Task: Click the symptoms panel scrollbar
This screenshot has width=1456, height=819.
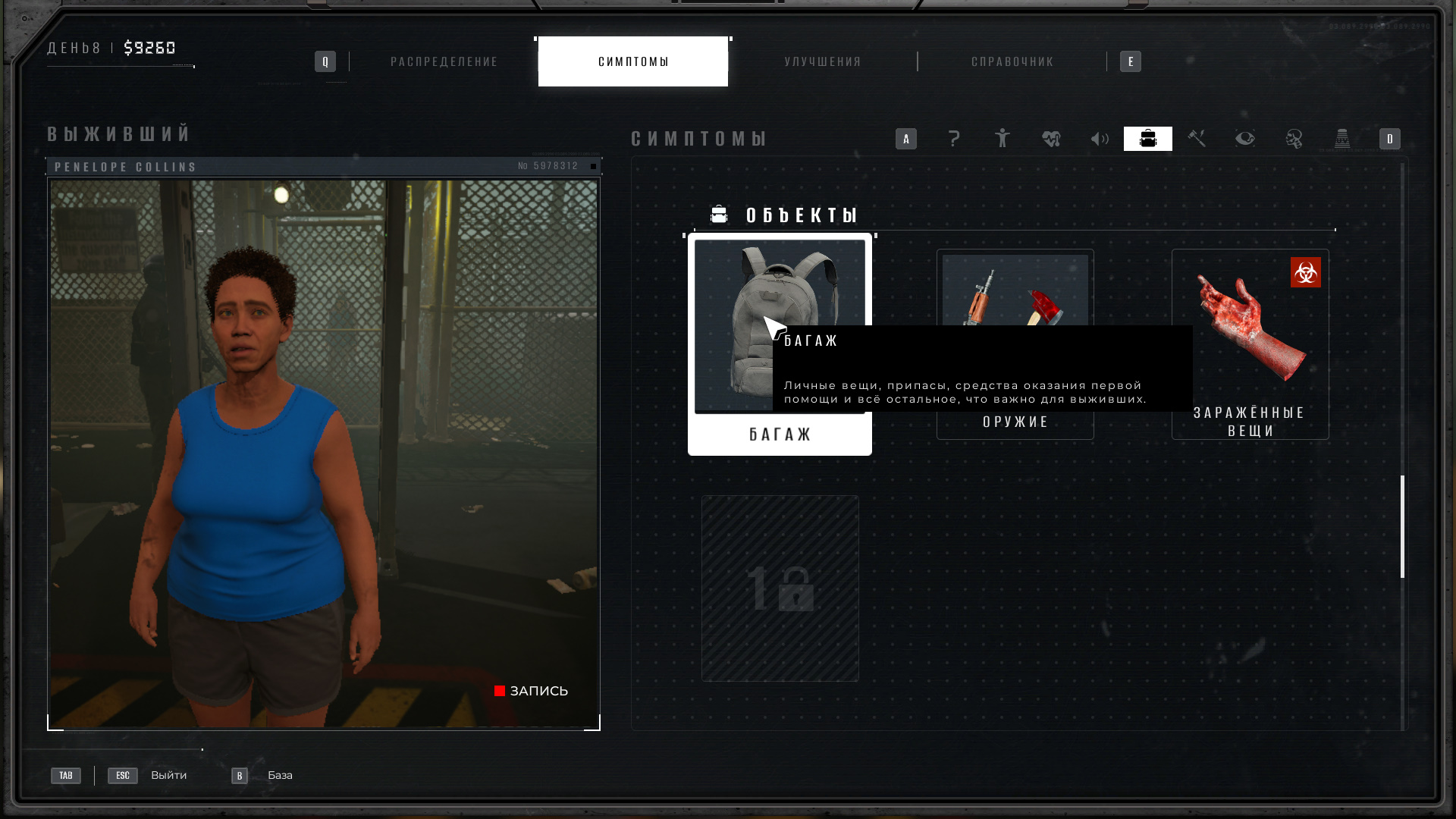Action: point(1402,526)
